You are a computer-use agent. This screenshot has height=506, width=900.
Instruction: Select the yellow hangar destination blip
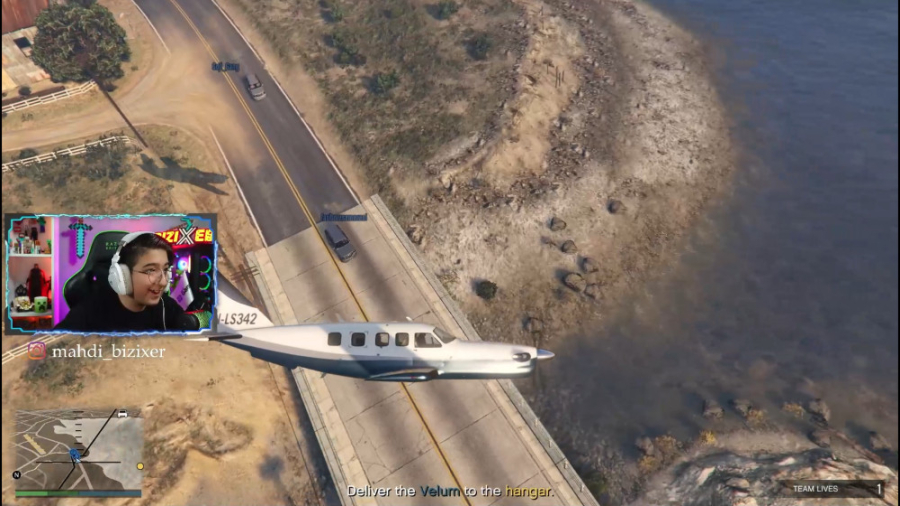tap(140, 466)
